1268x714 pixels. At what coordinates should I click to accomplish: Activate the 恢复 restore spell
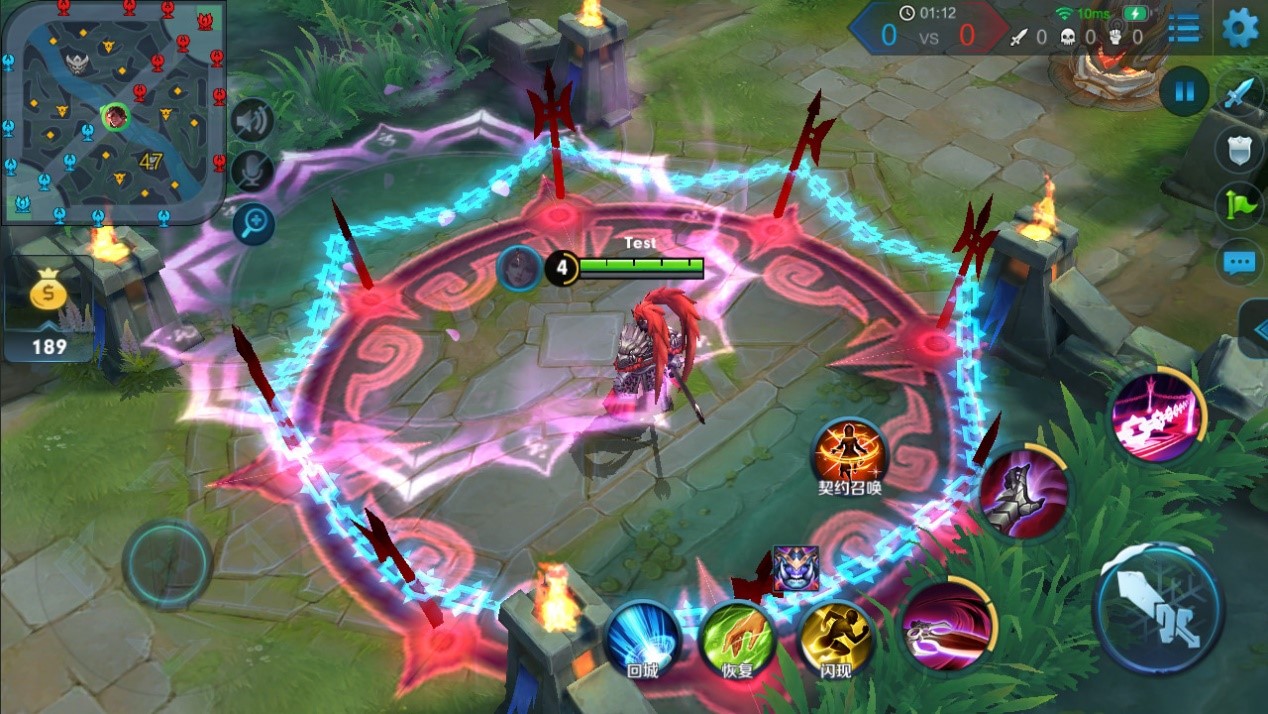point(737,637)
